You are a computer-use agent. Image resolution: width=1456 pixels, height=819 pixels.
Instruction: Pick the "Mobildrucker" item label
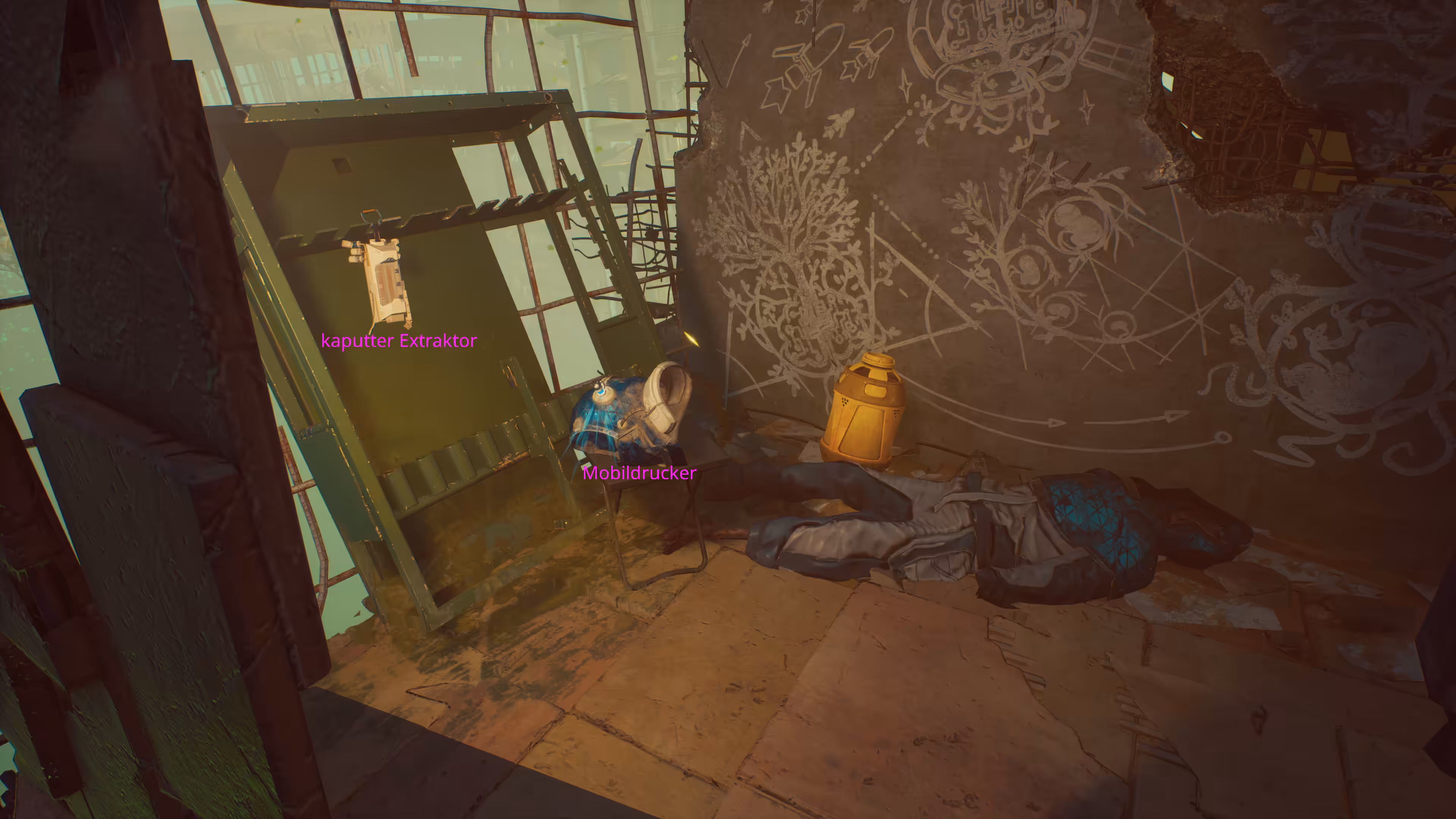[639, 473]
